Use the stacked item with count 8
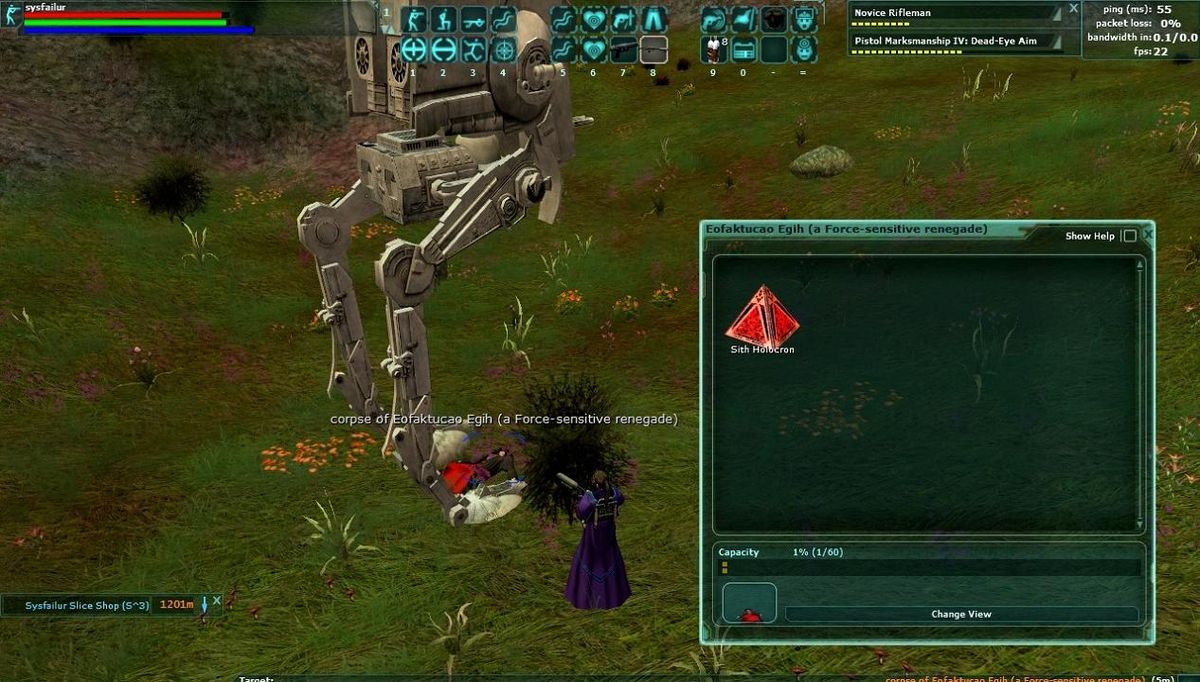This screenshot has height=682, width=1200. click(714, 49)
